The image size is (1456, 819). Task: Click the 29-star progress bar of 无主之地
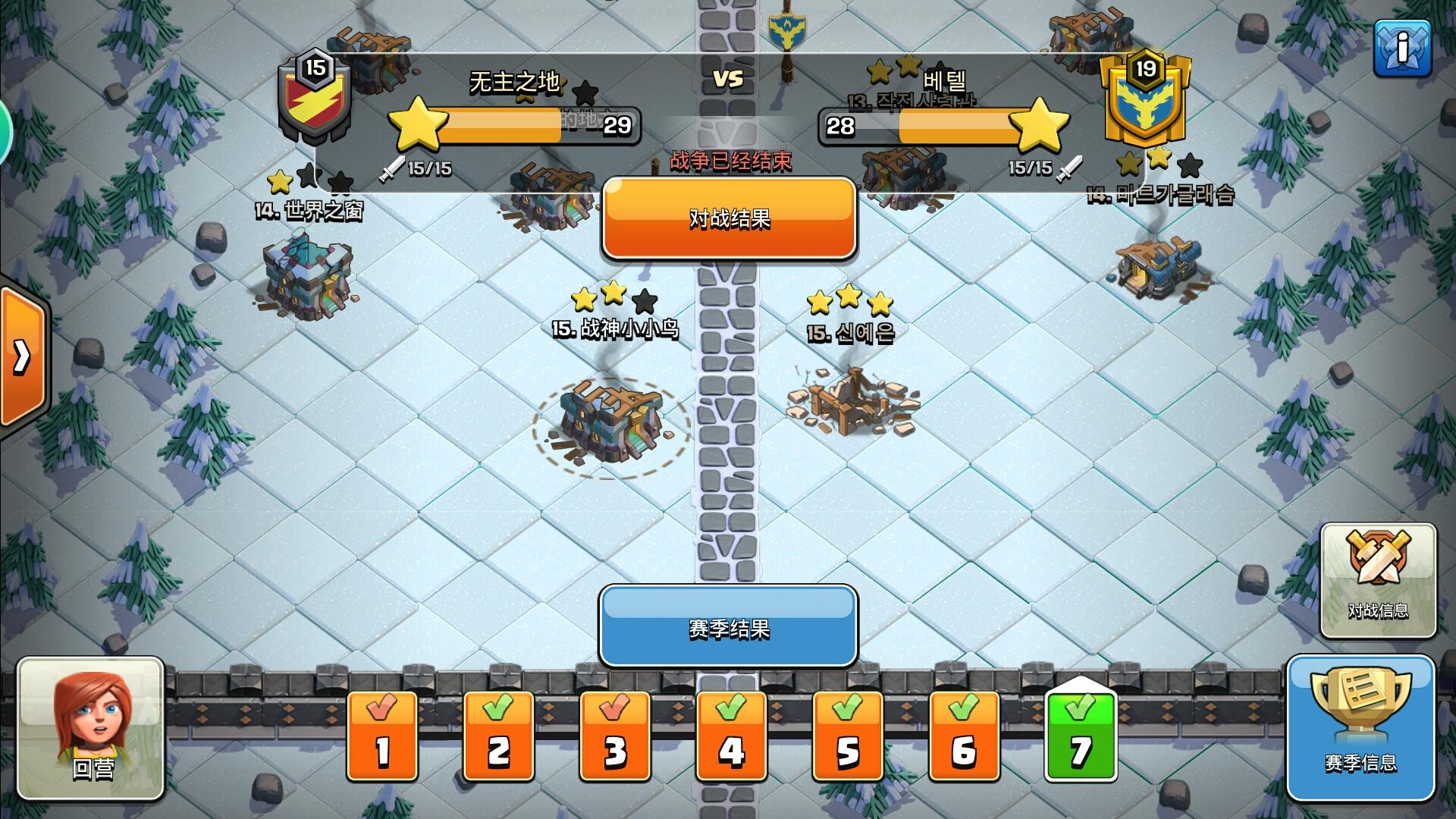[522, 126]
